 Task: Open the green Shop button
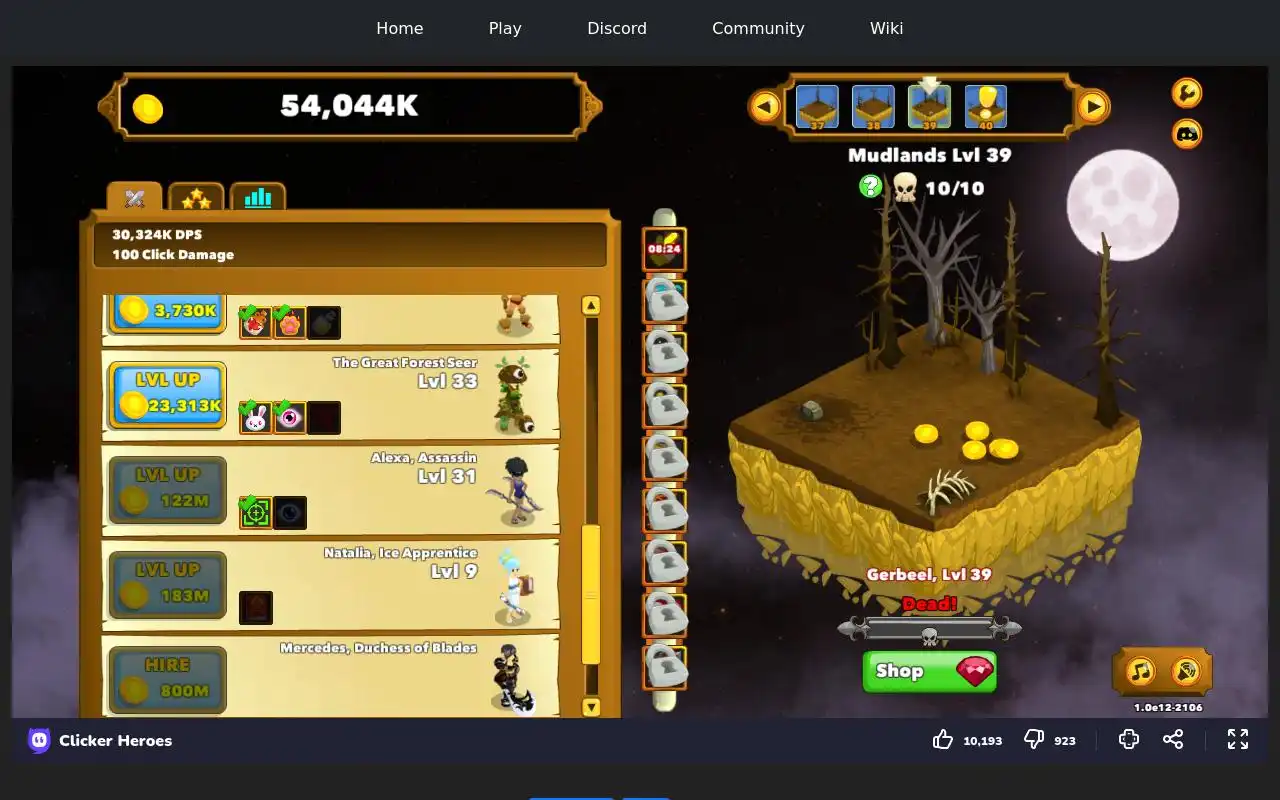(x=929, y=671)
